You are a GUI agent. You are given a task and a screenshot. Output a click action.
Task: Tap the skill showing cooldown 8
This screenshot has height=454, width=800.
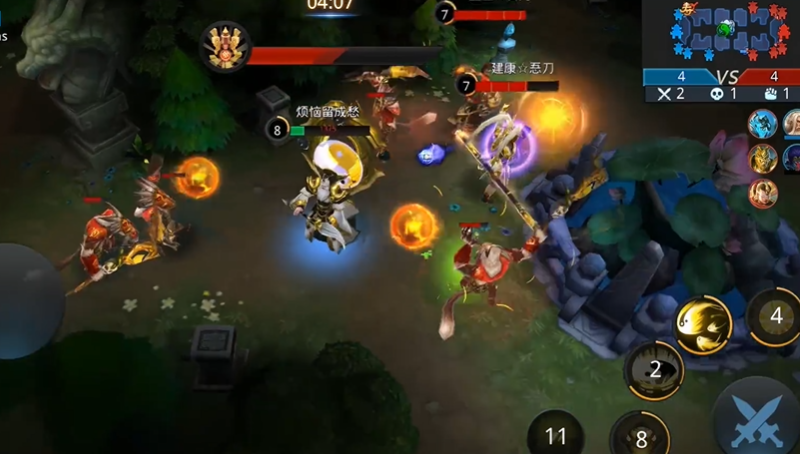tap(640, 437)
